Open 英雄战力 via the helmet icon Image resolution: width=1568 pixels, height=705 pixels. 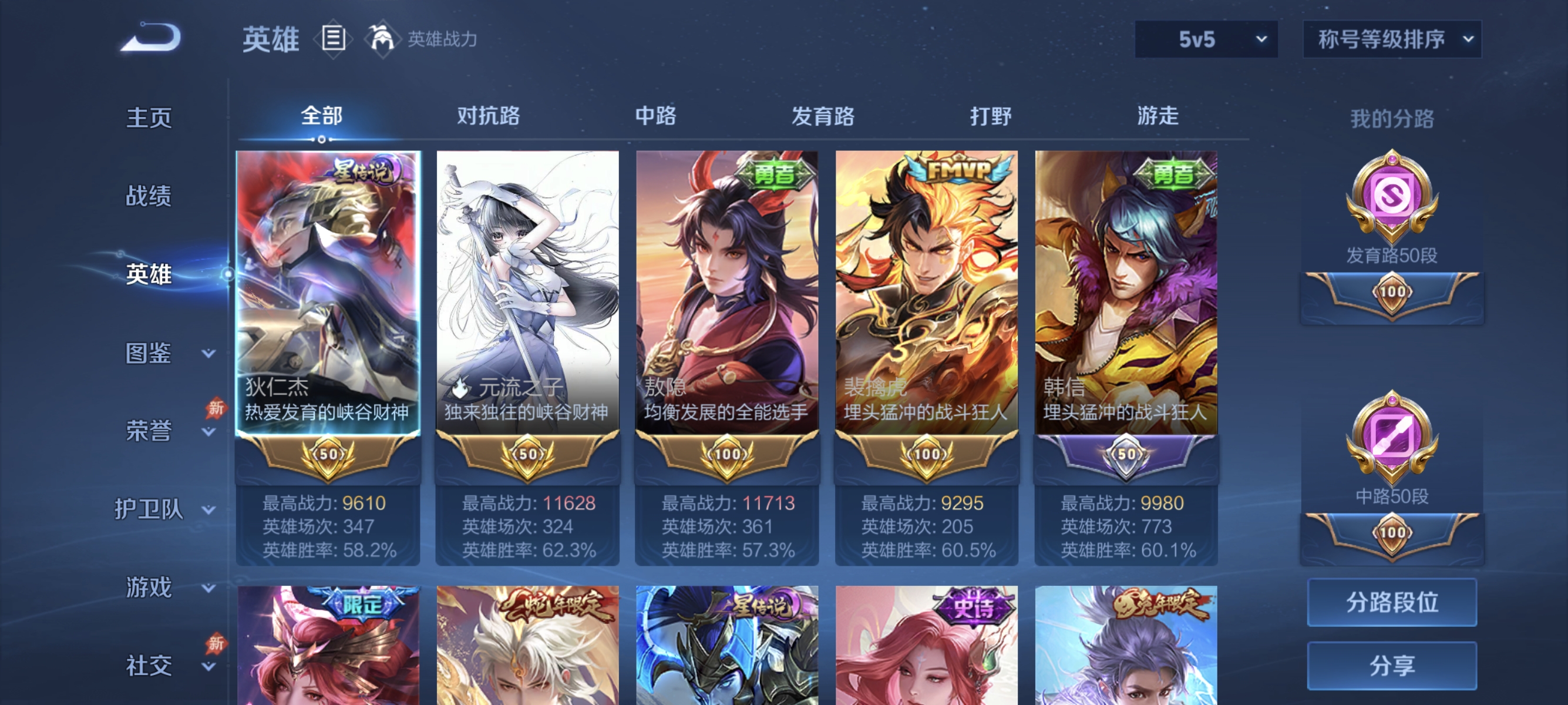382,39
